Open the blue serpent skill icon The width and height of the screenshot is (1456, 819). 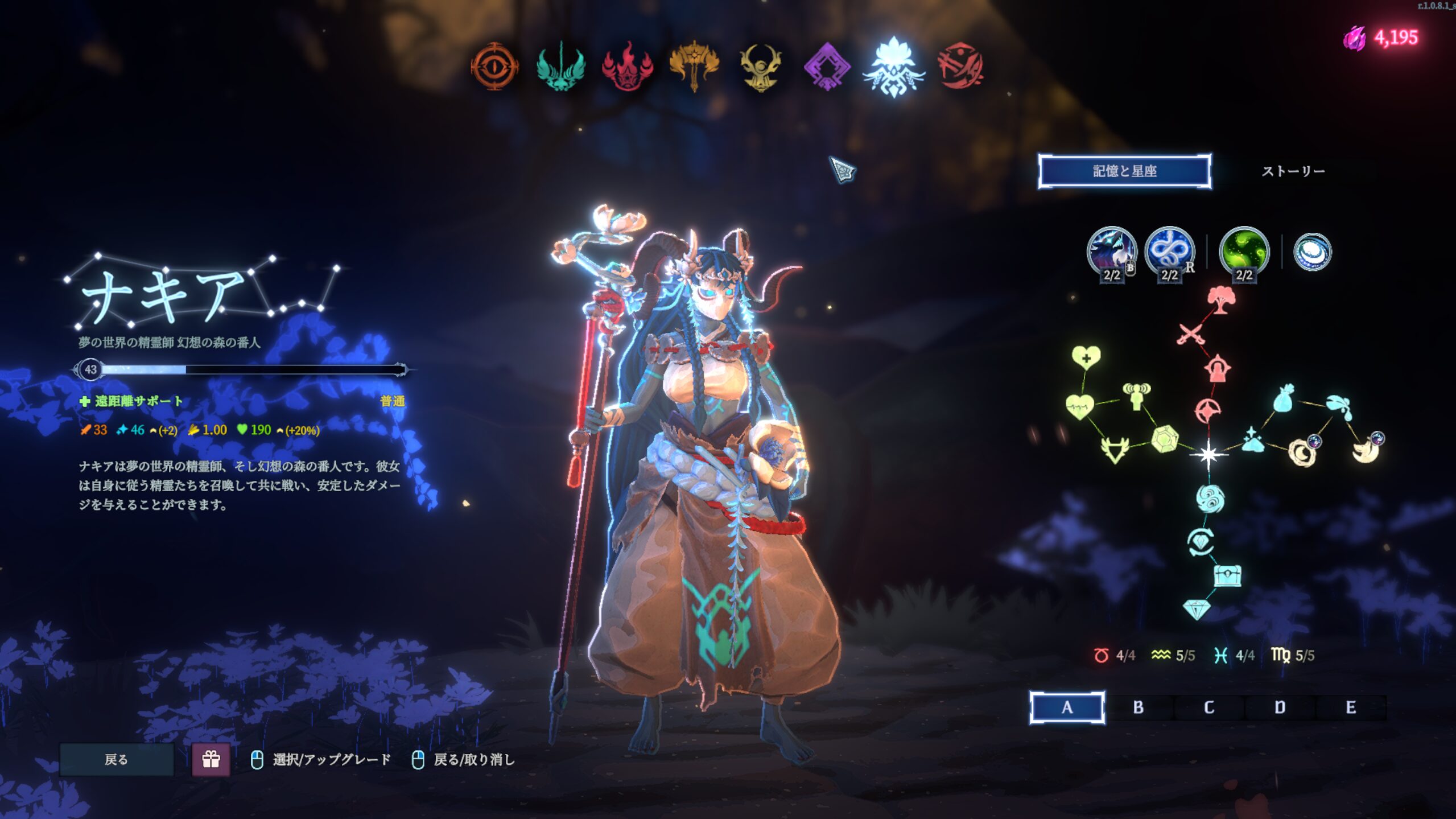click(1169, 252)
